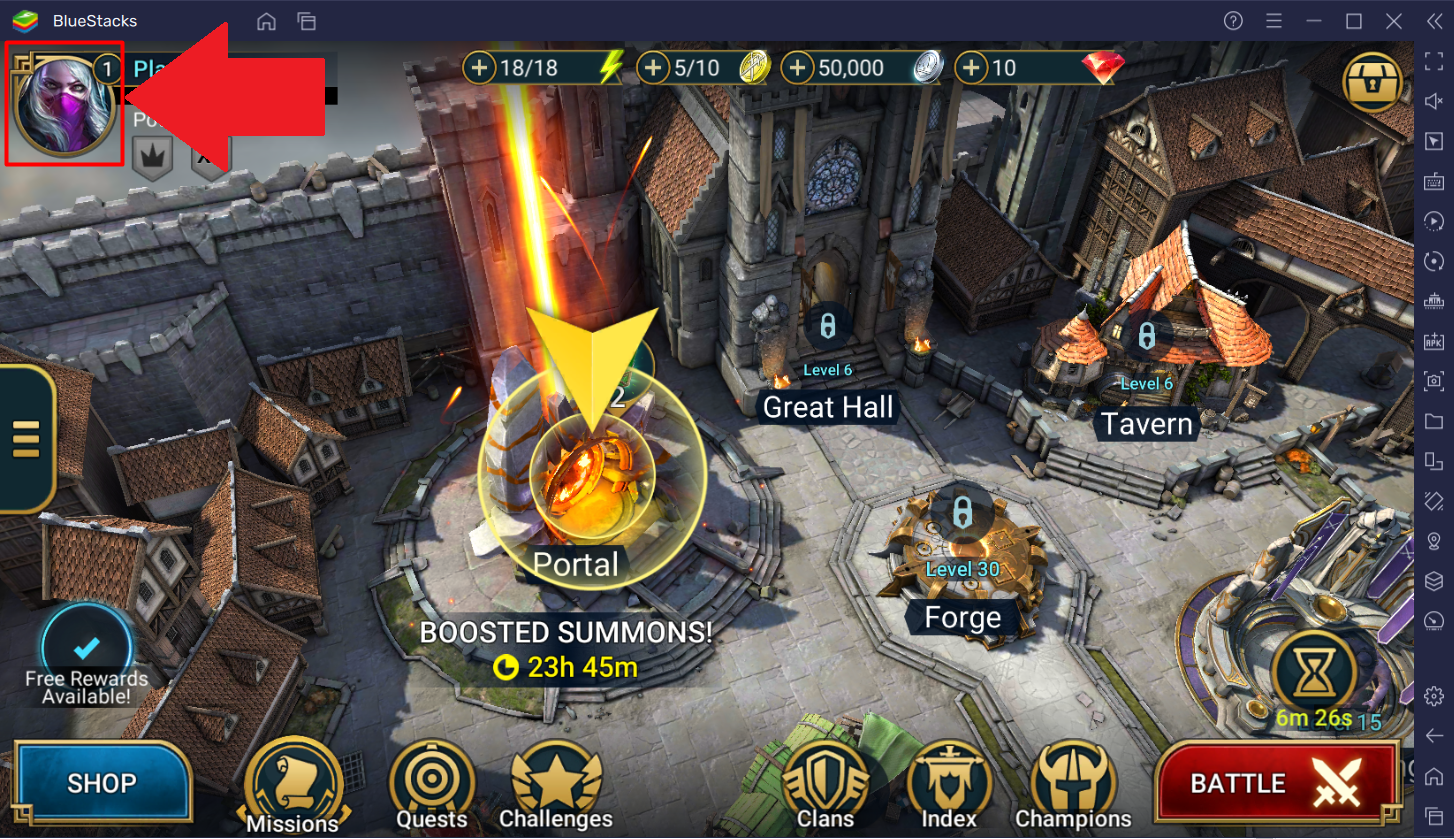Open the Missions menu

pos(293,787)
